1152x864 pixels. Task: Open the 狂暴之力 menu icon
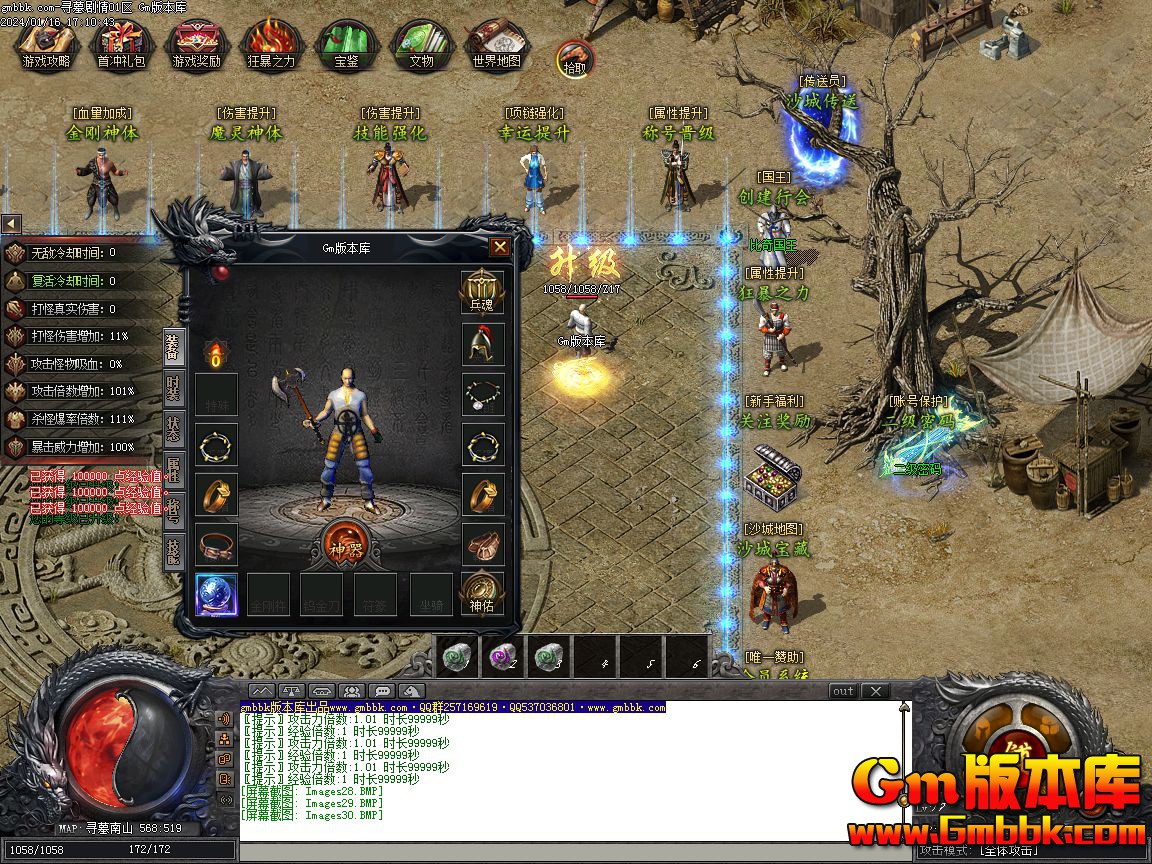[x=271, y=45]
